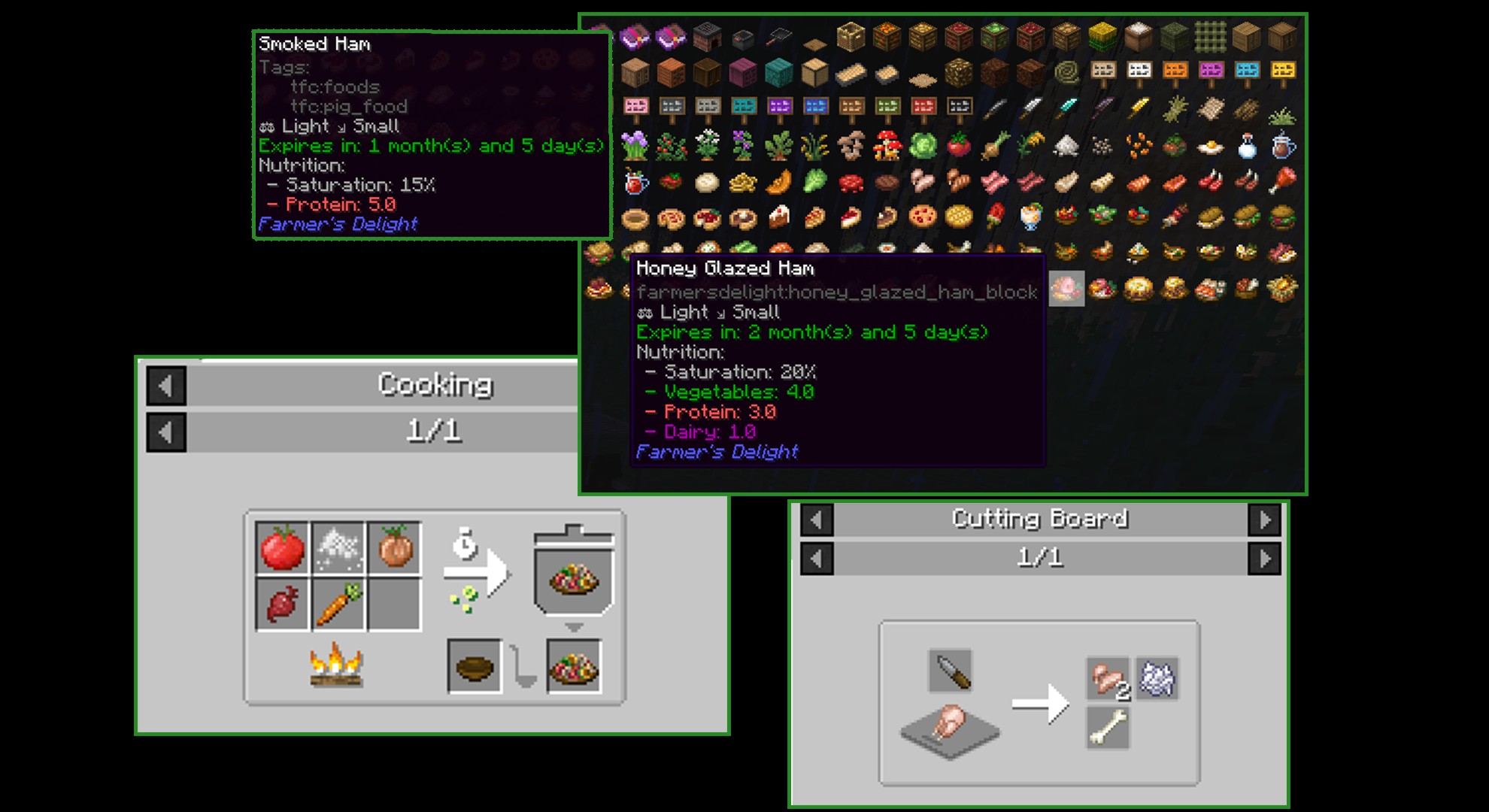1489x812 pixels.
Task: Click the cooking pot result dish
Action: 574,580
